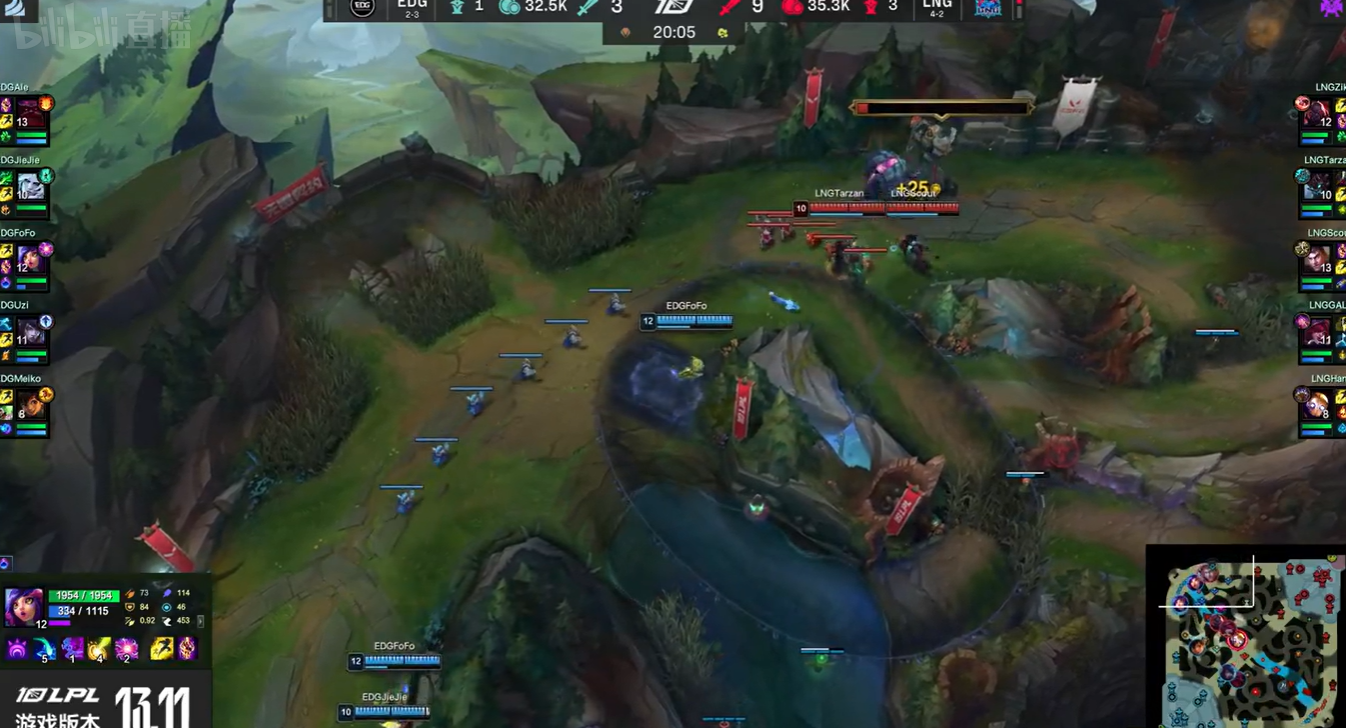Select EDG Uzi's champion portrait
1346x728 pixels.
29,333
